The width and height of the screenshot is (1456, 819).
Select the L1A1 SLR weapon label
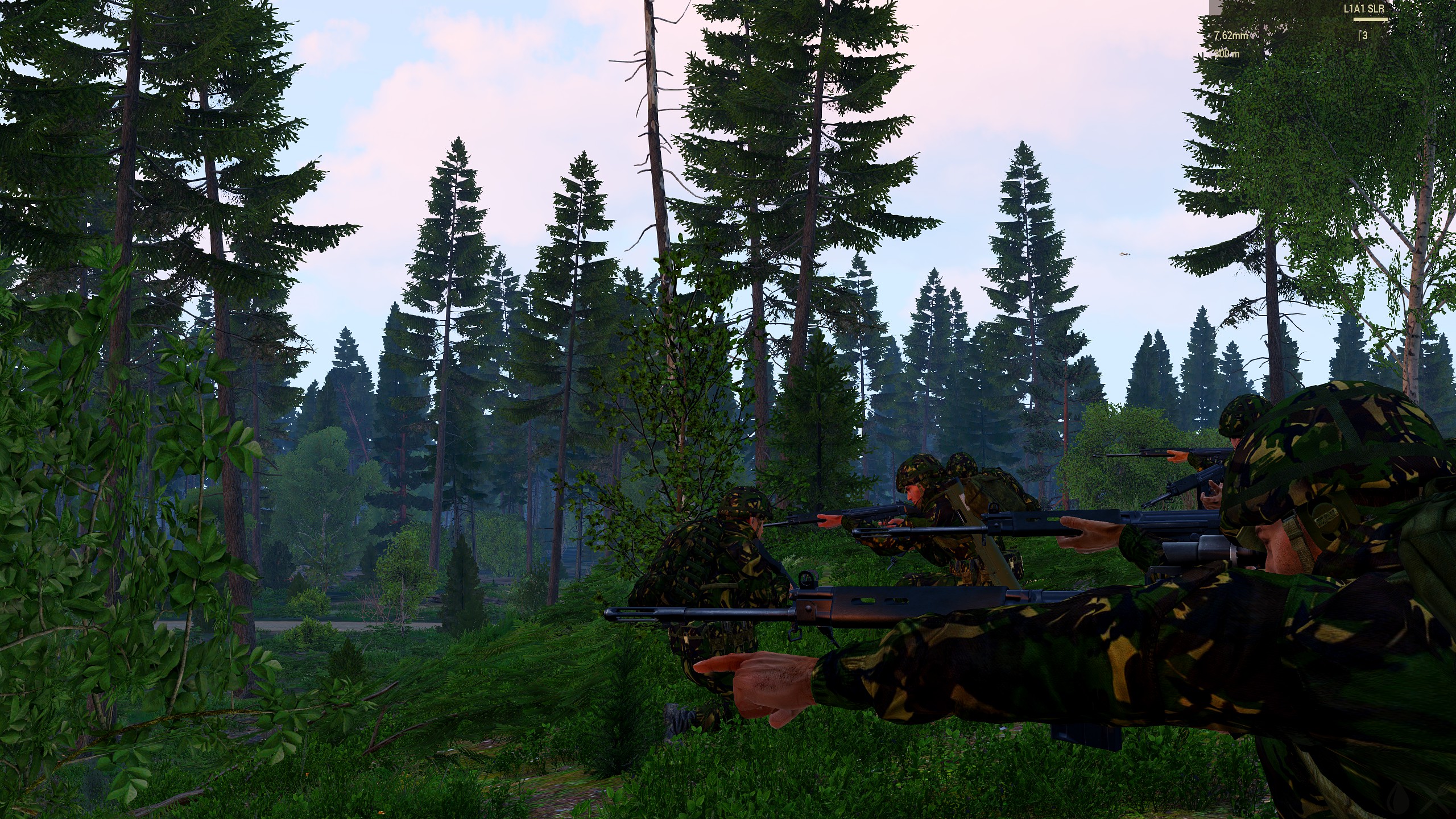click(1363, 9)
